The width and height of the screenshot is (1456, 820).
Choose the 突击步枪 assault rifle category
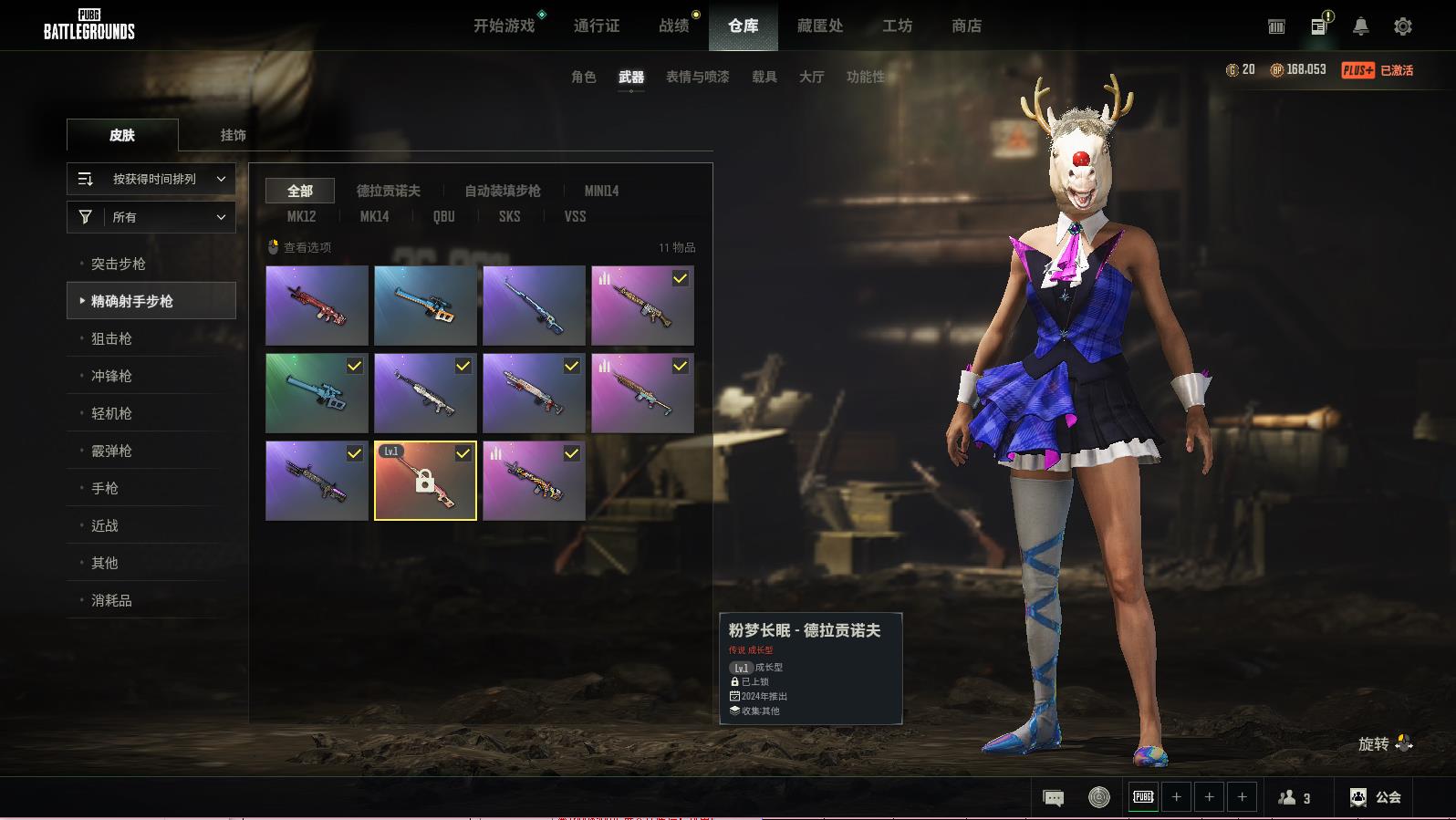[119, 264]
